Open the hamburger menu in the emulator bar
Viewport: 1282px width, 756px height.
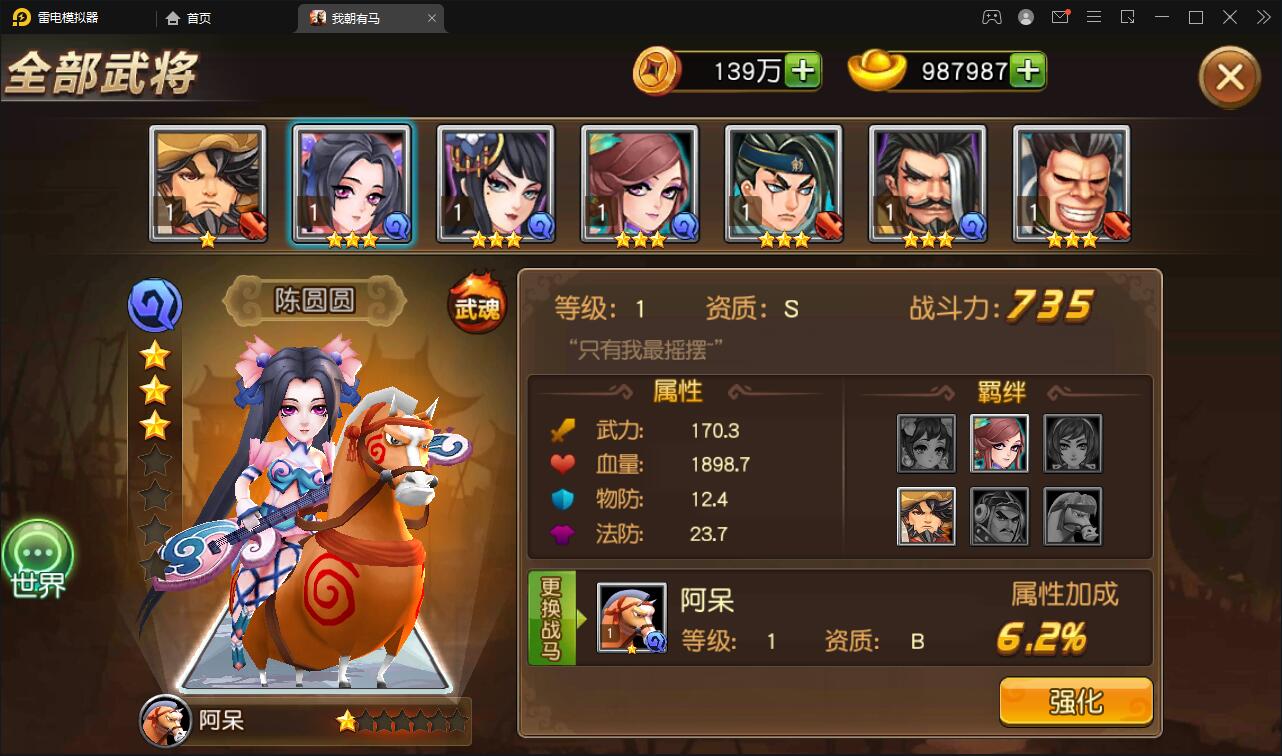(x=1094, y=17)
